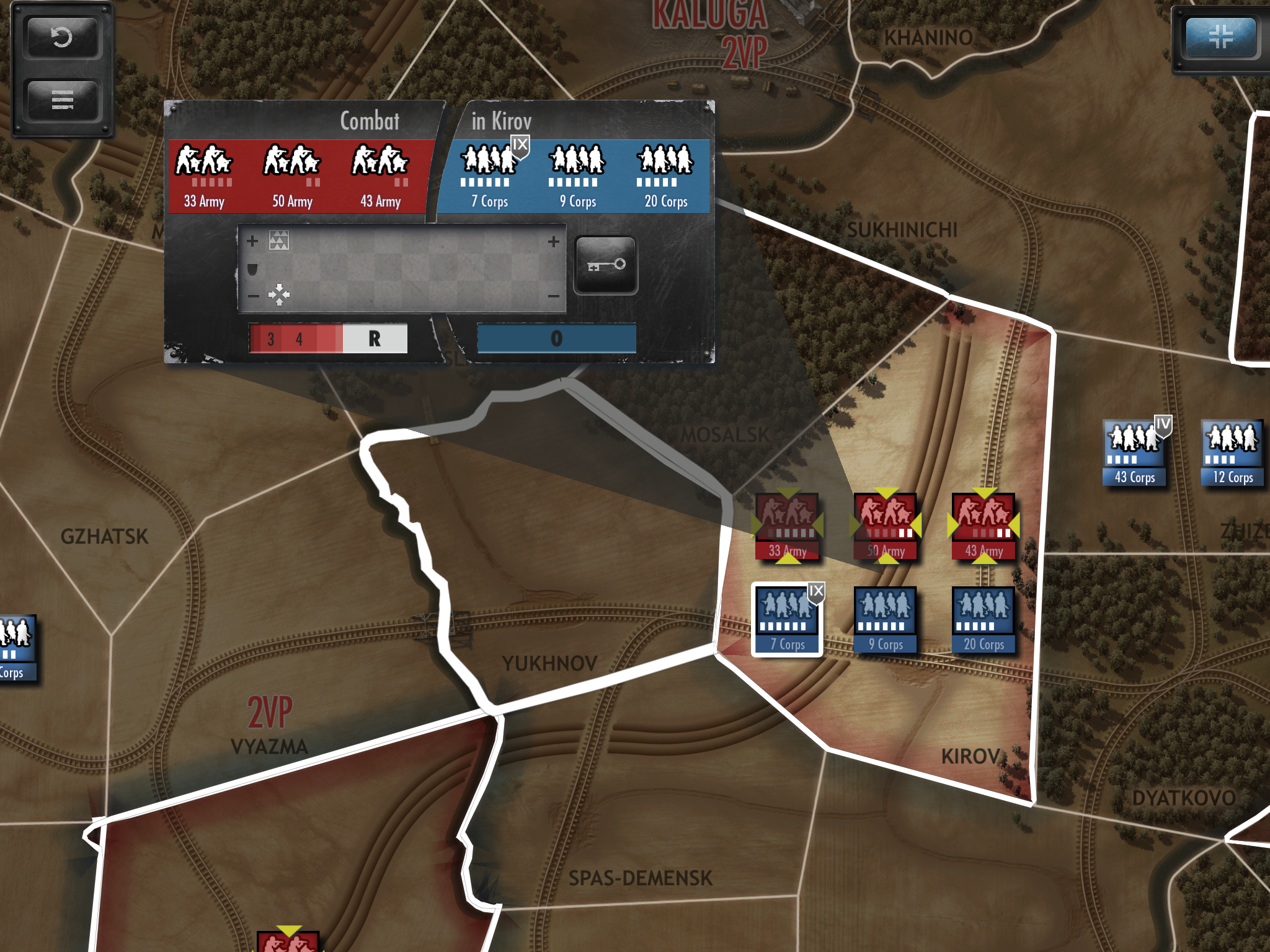The width and height of the screenshot is (1270, 952).
Task: Click the key button in combat panel
Action: (x=605, y=265)
